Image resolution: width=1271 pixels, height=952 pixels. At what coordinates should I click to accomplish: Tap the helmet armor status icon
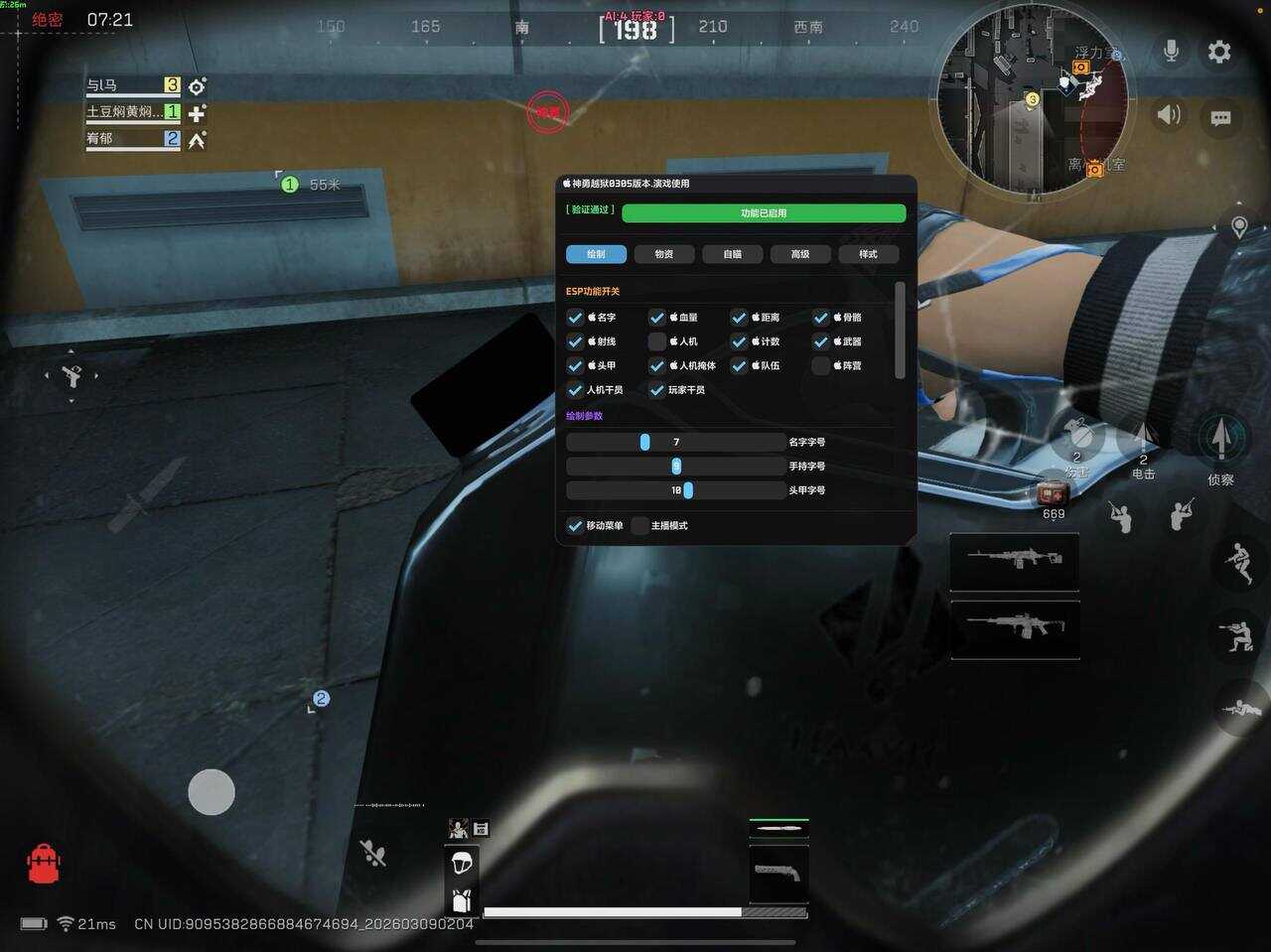[x=461, y=863]
